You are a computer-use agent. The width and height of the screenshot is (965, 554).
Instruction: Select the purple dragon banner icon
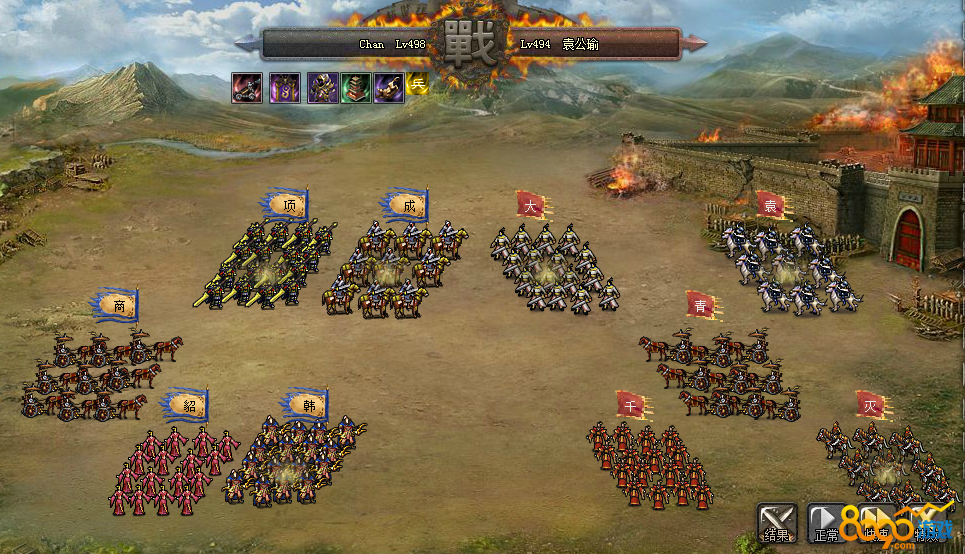(284, 88)
